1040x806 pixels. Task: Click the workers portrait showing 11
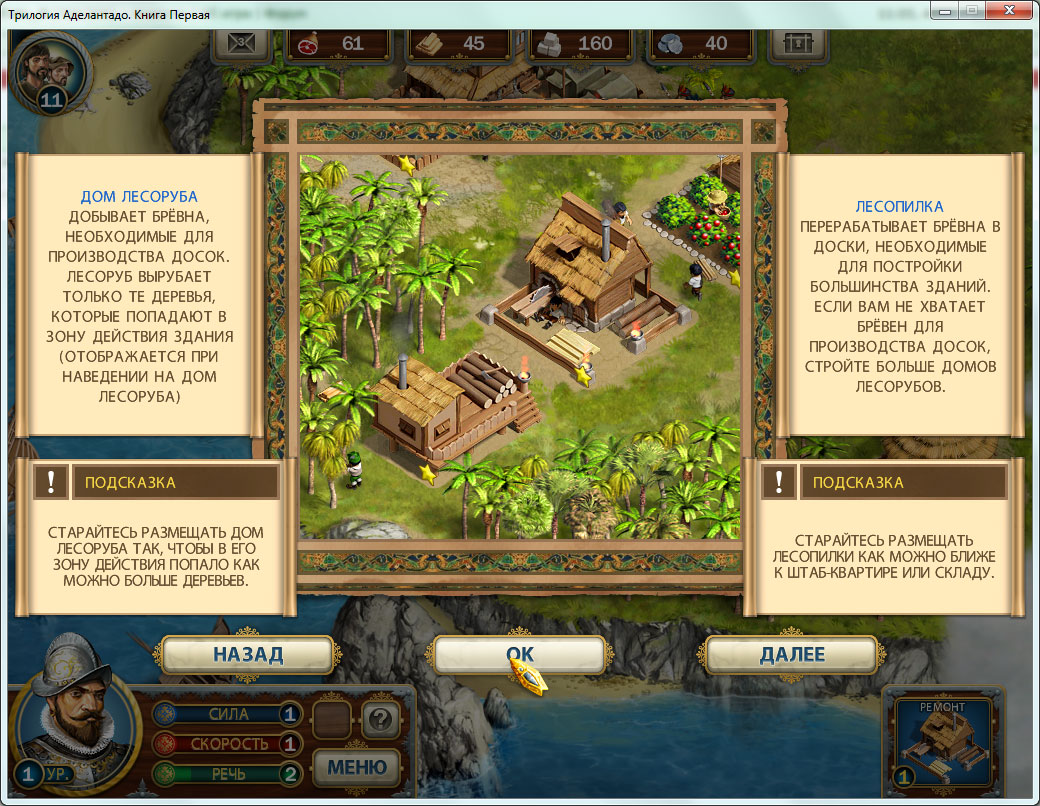tap(52, 70)
